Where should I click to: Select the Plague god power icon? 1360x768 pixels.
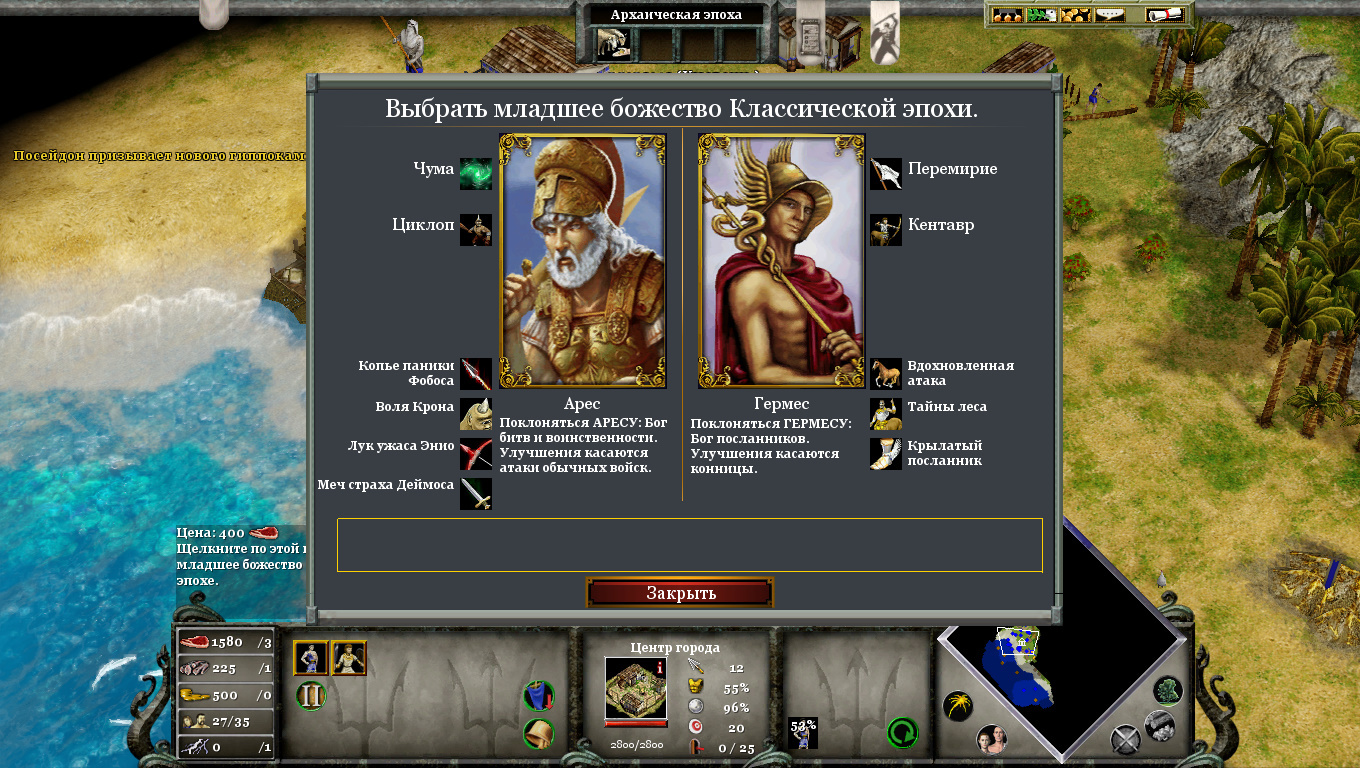[x=475, y=173]
